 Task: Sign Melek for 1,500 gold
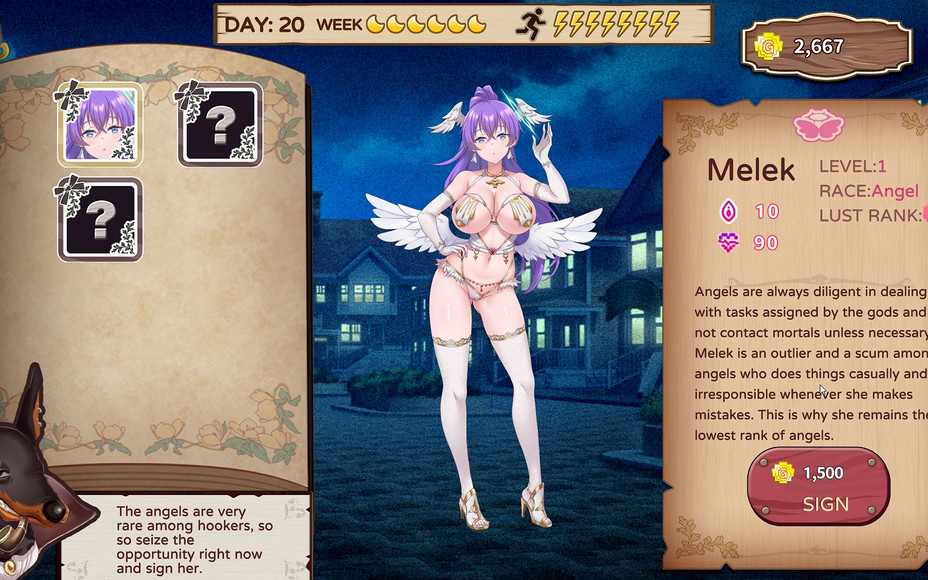[818, 487]
